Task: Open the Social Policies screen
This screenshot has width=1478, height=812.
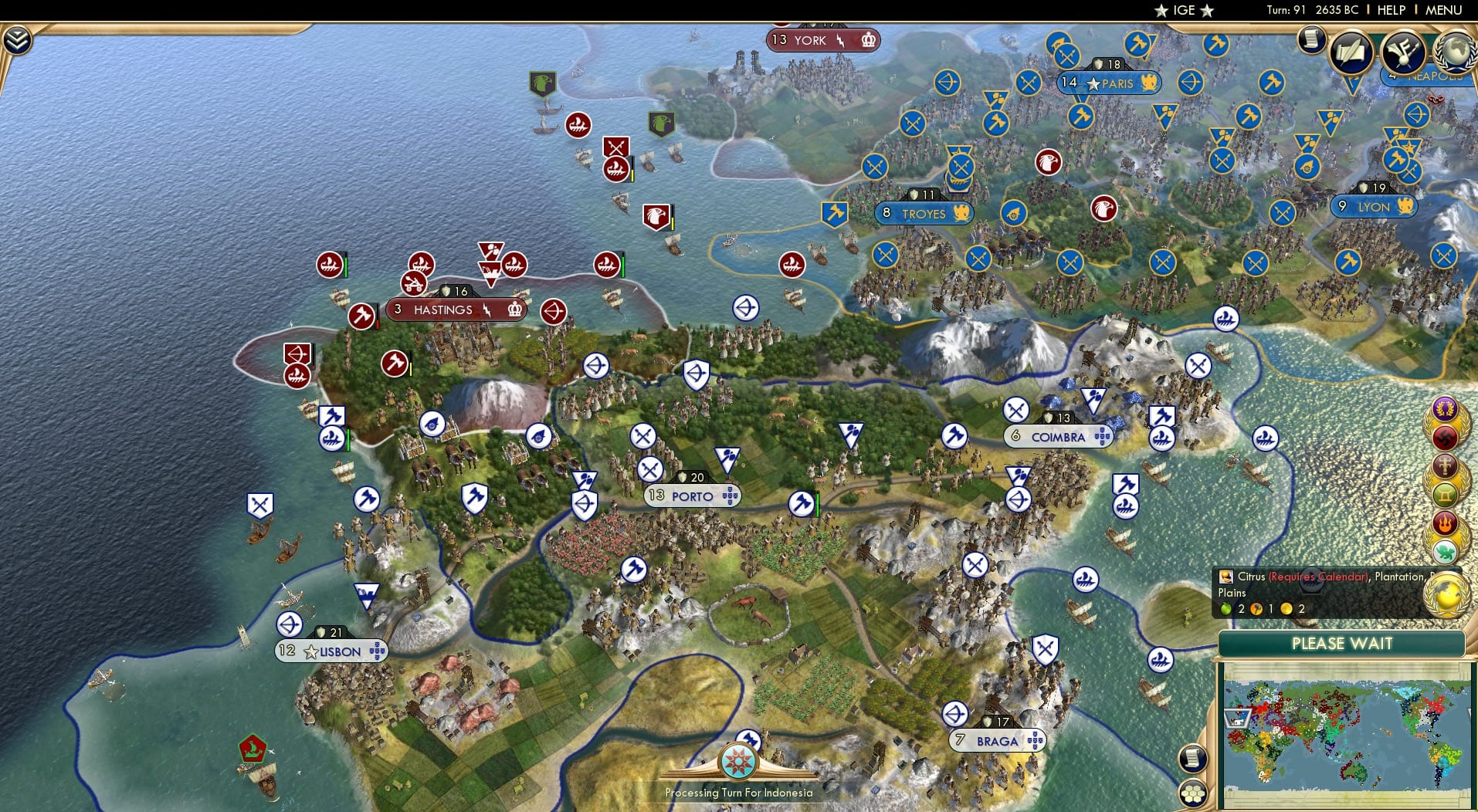Action: click(x=1351, y=51)
